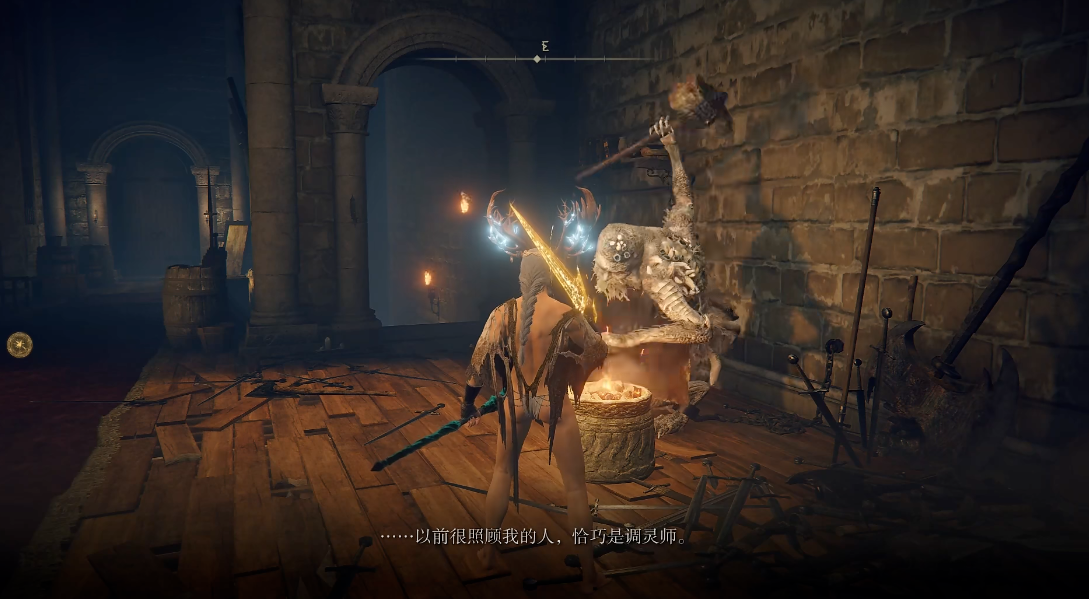Screen dimensions: 1089x599
Task: Click the compass bar's diamond center marker
Action: point(537,59)
